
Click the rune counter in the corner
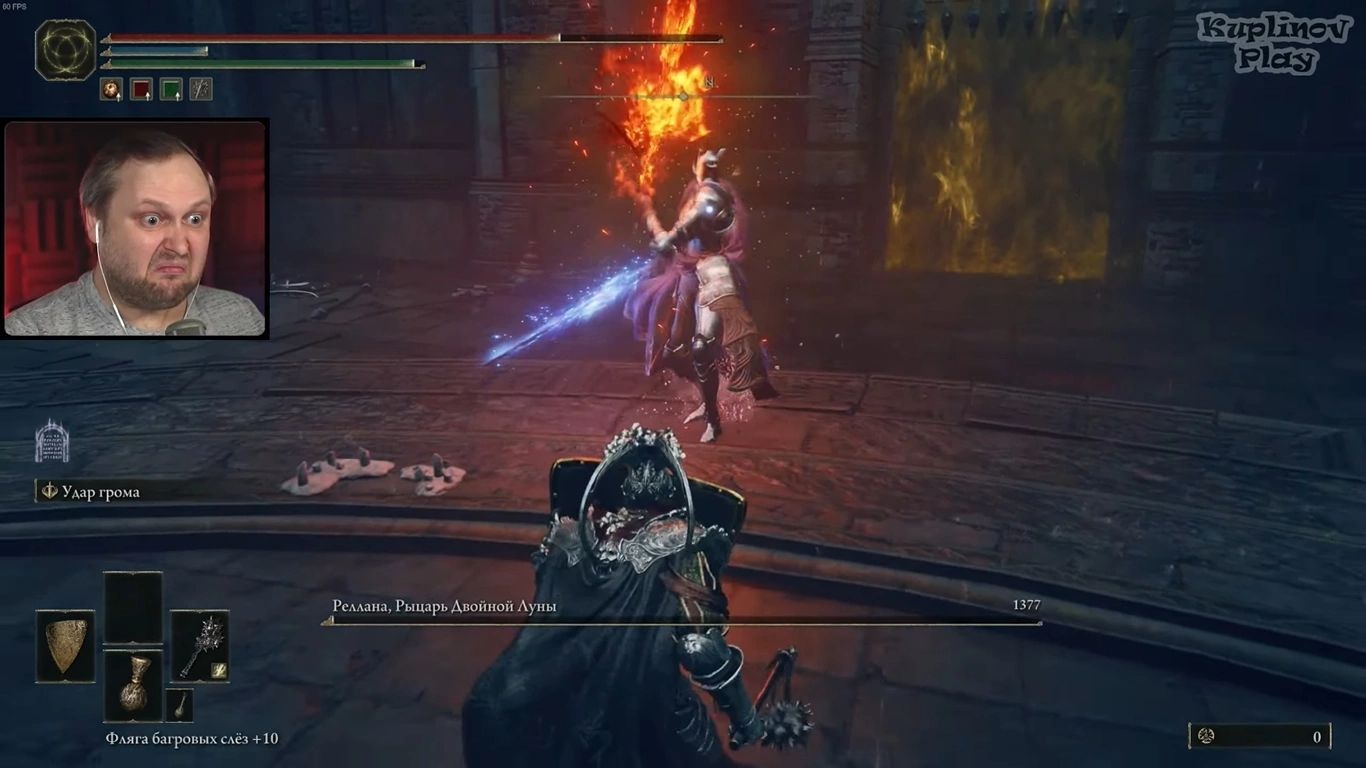coord(1259,737)
